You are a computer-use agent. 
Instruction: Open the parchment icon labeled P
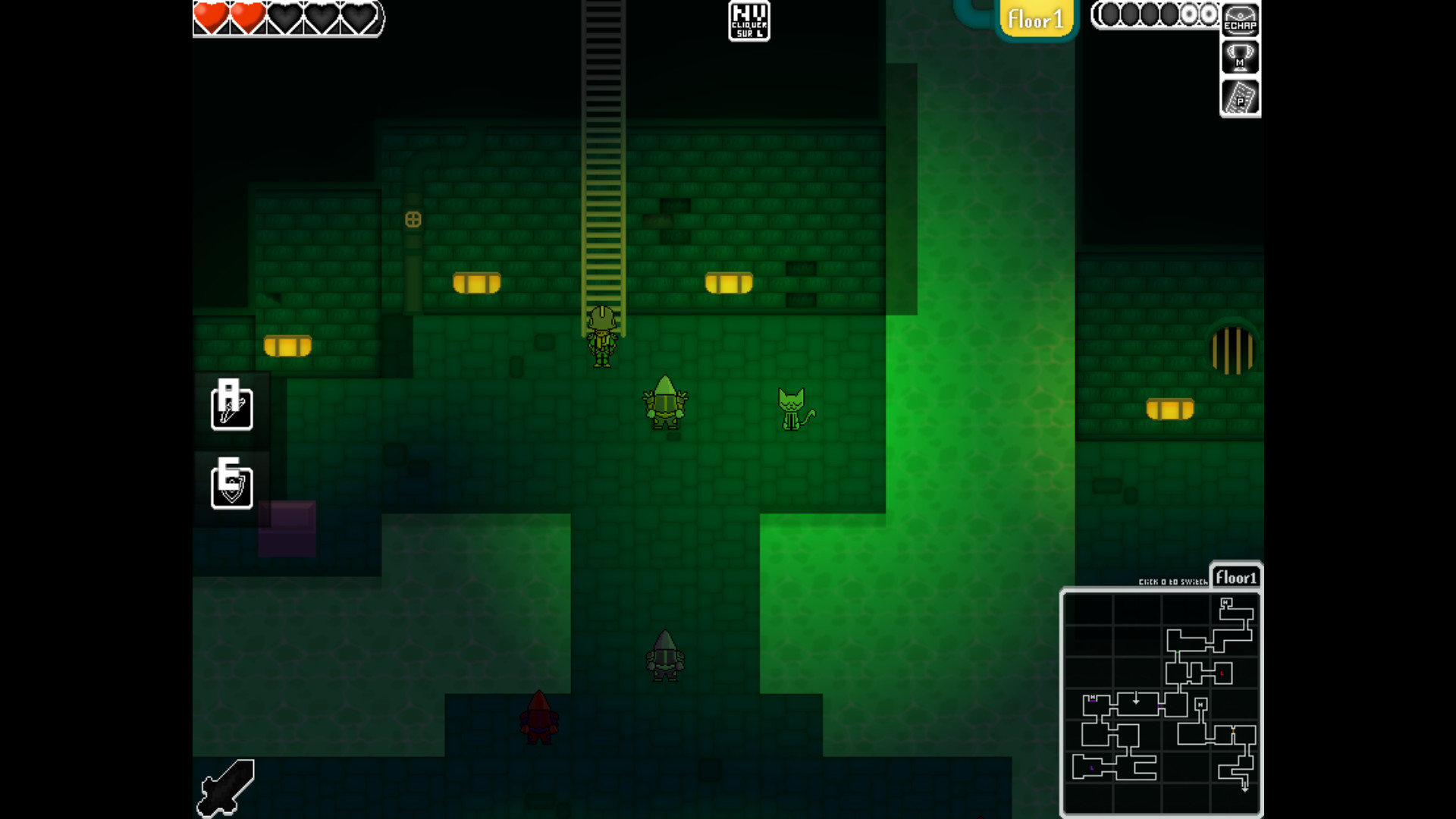coord(1239,97)
